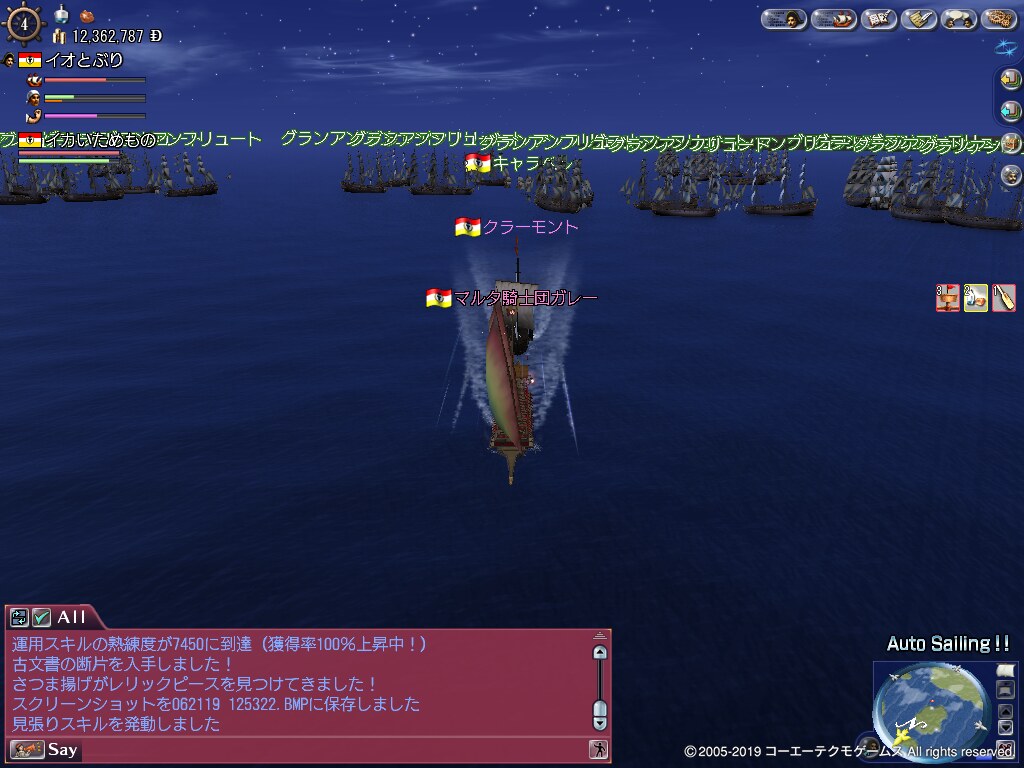1024x768 pixels.
Task: Open the gears system settings menu
Action: point(999,19)
